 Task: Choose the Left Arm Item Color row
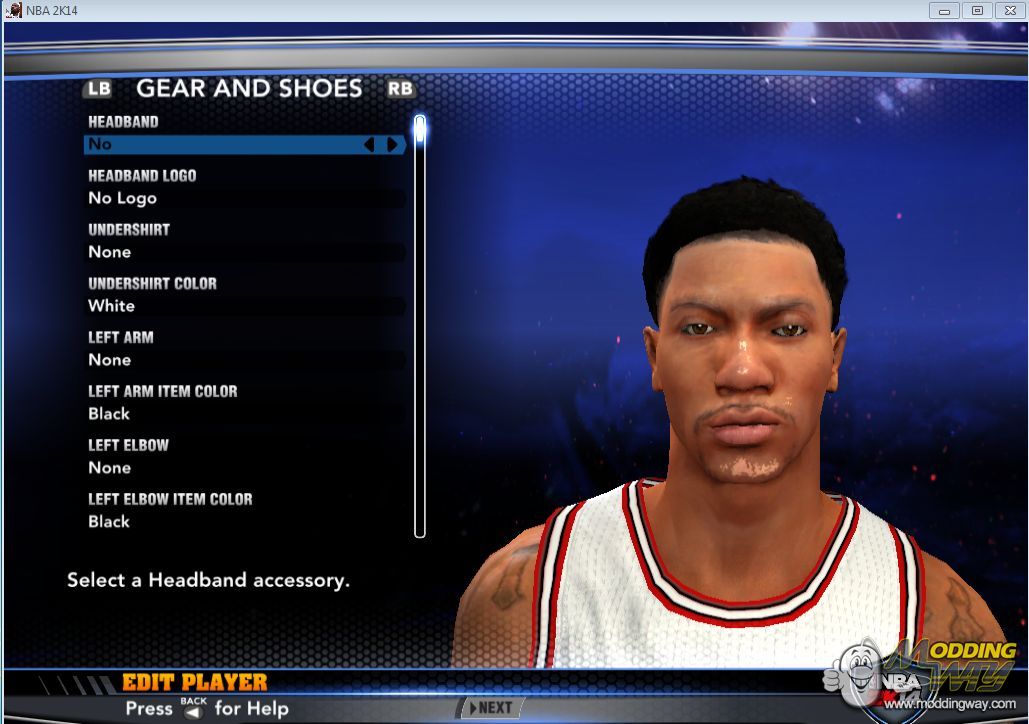click(x=245, y=414)
